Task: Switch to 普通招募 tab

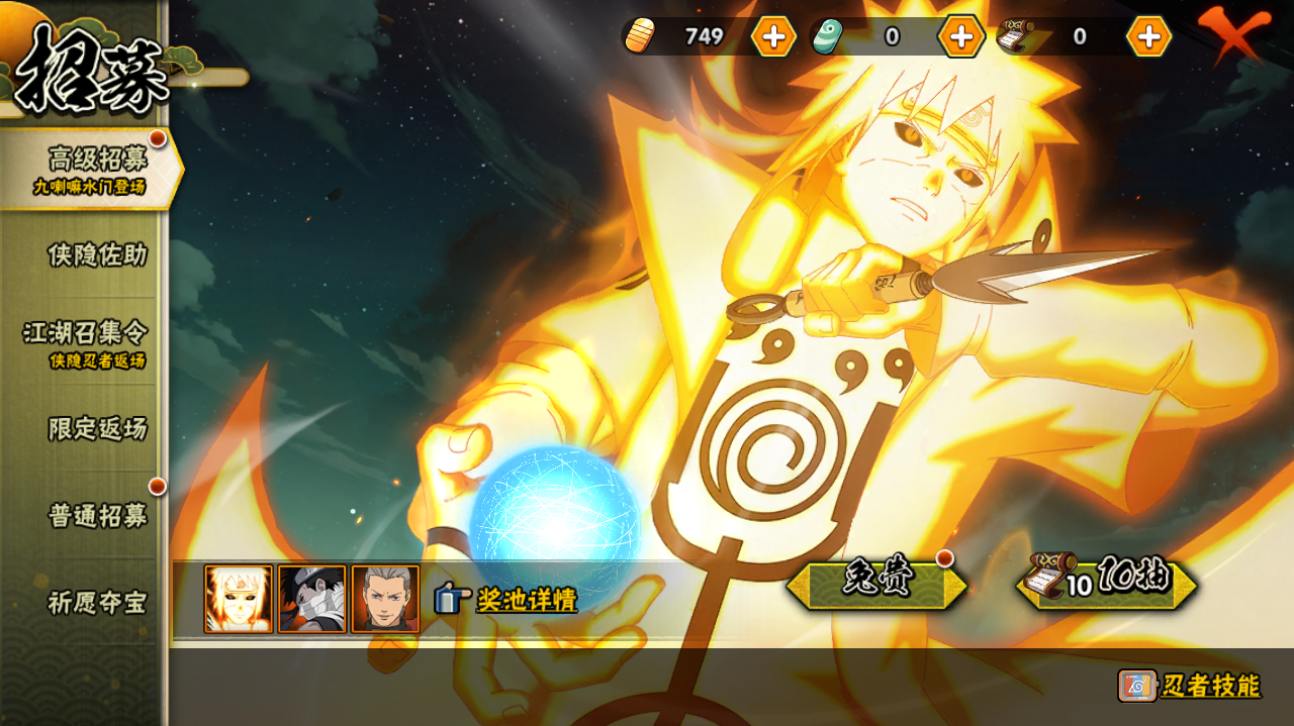Action: pos(97,516)
